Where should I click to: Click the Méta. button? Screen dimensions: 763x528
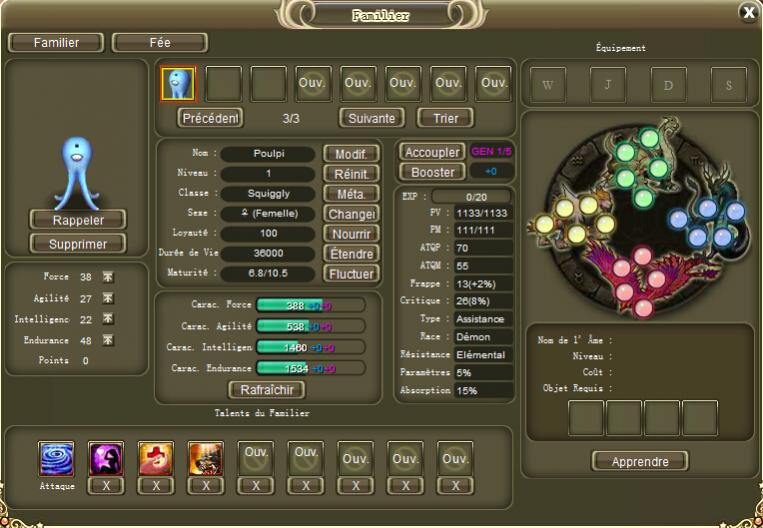pyautogui.click(x=351, y=194)
